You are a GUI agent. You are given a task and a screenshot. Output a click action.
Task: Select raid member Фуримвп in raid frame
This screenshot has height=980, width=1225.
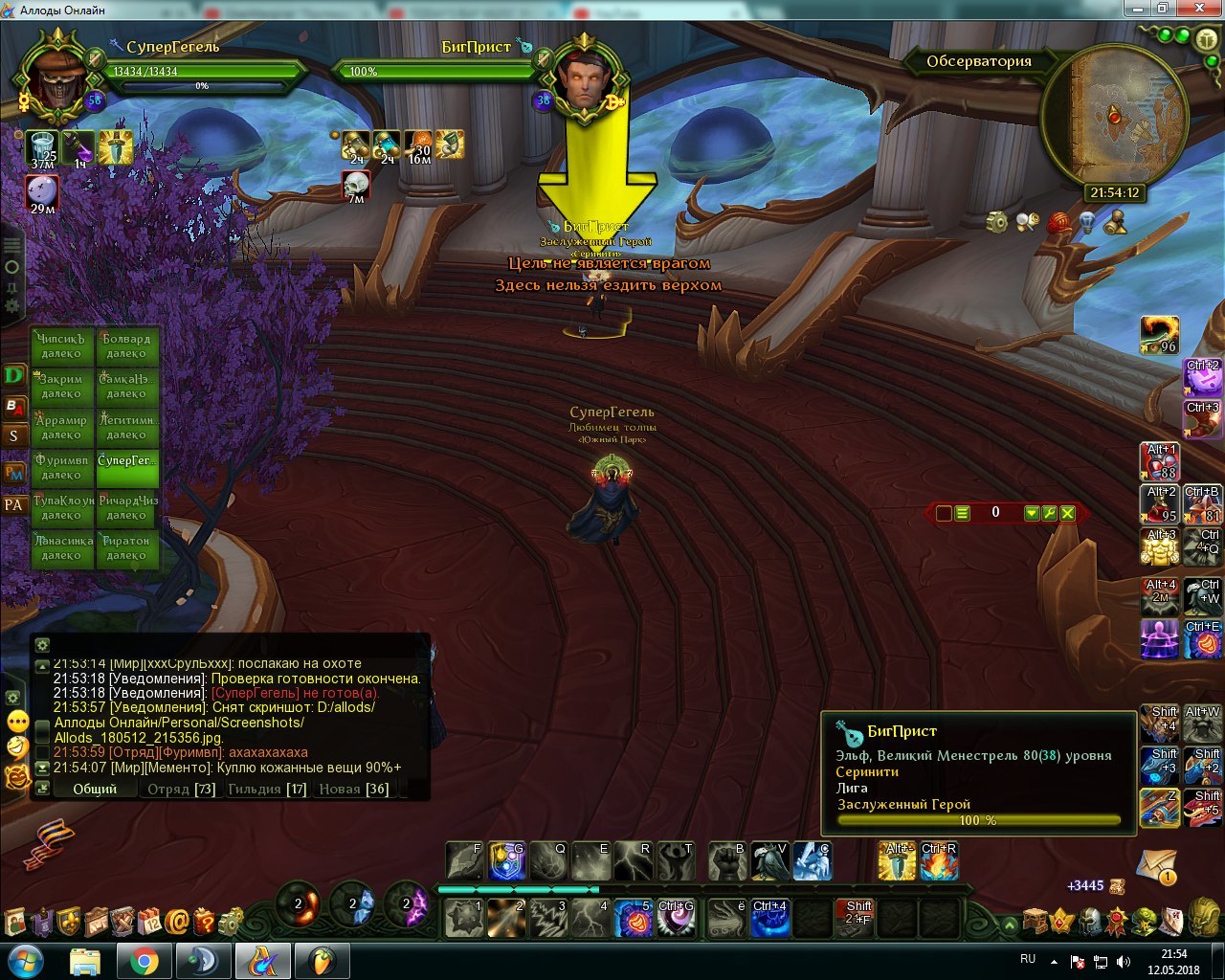(62, 467)
